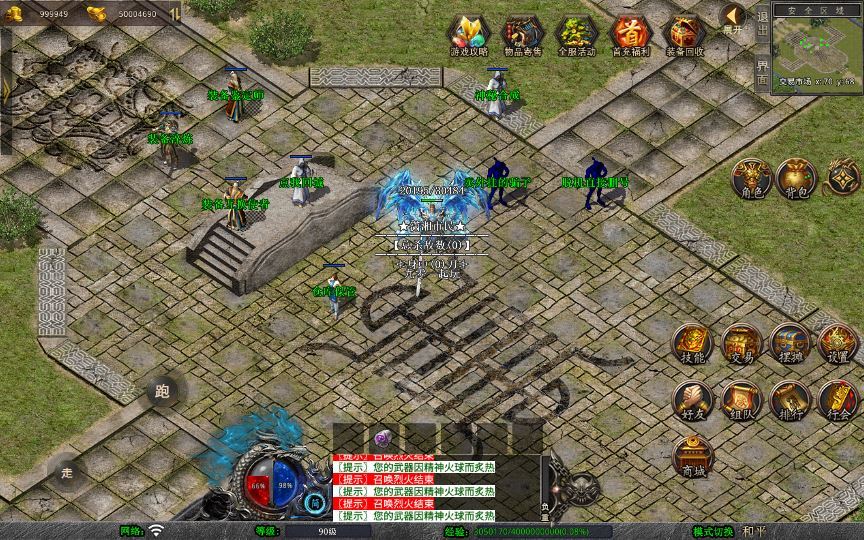Open the 交易 trade menu

click(x=741, y=343)
